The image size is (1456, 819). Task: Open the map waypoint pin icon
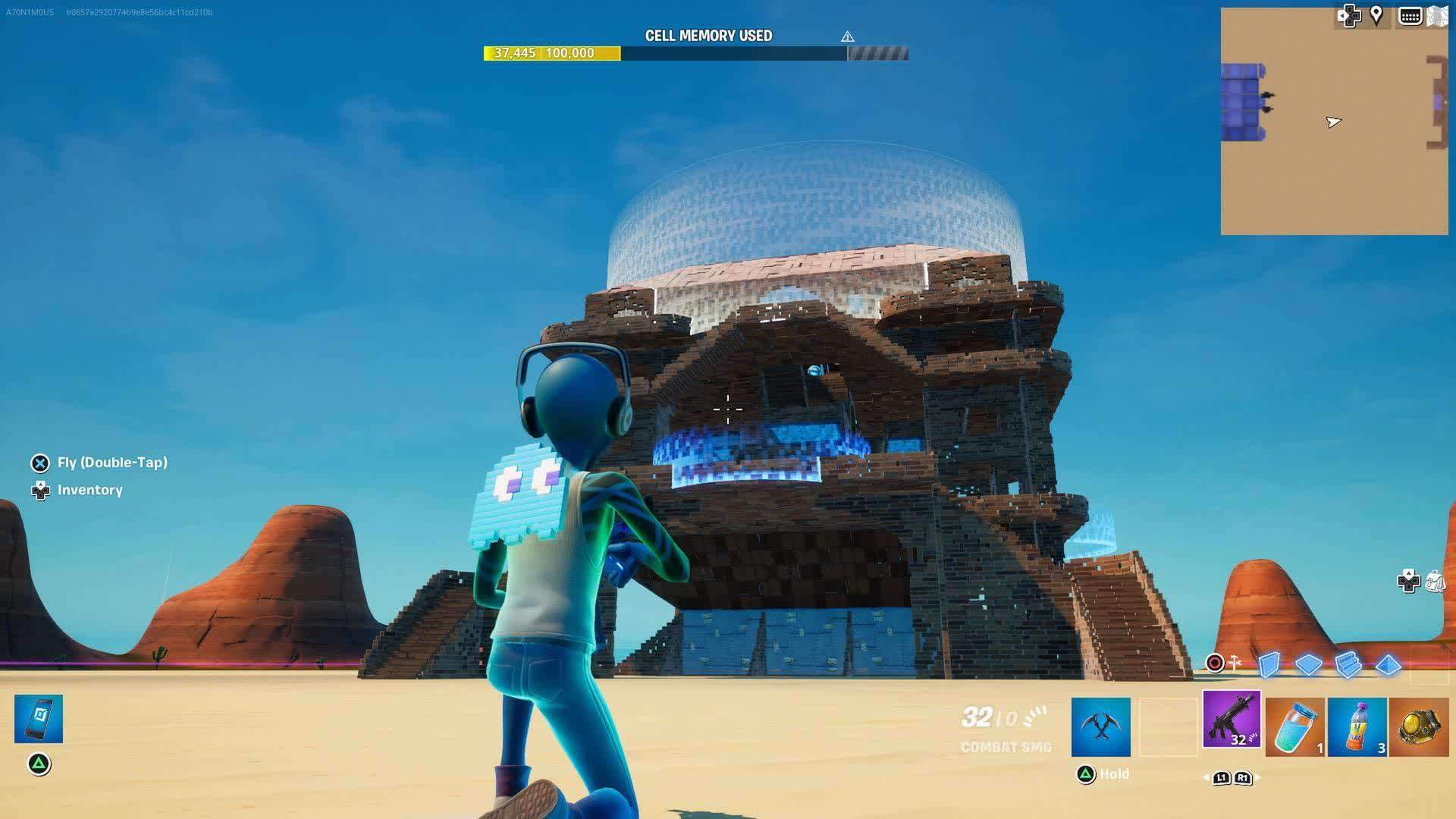(x=1376, y=14)
